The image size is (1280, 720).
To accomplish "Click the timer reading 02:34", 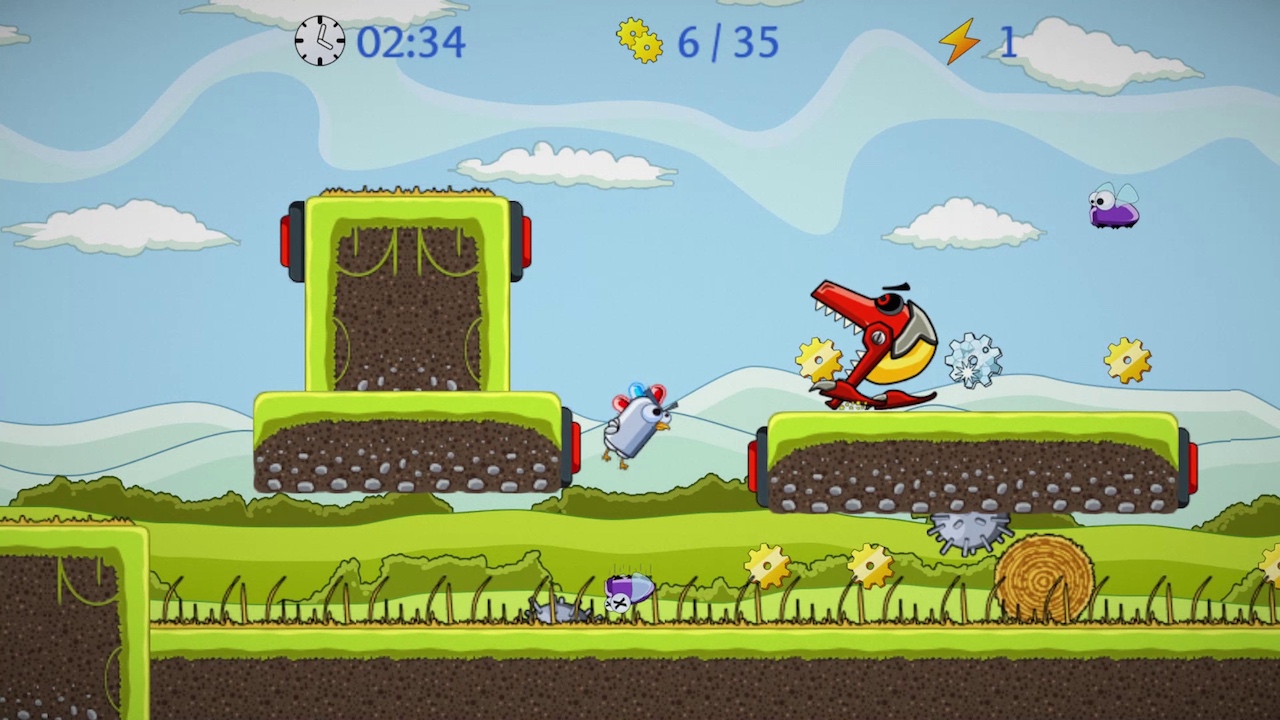I will tap(411, 42).
